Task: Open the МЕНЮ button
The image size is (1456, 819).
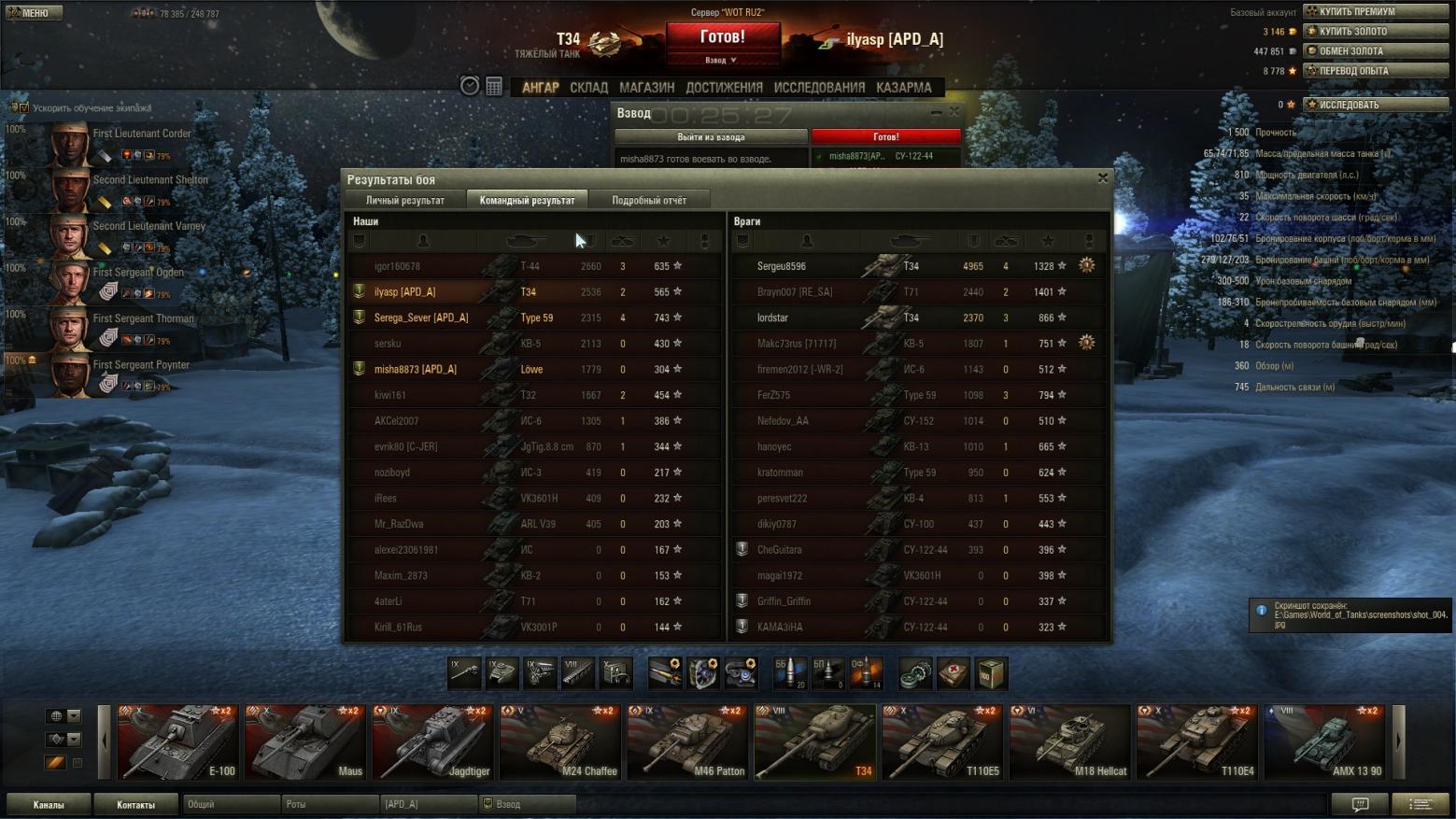Action: [34, 12]
